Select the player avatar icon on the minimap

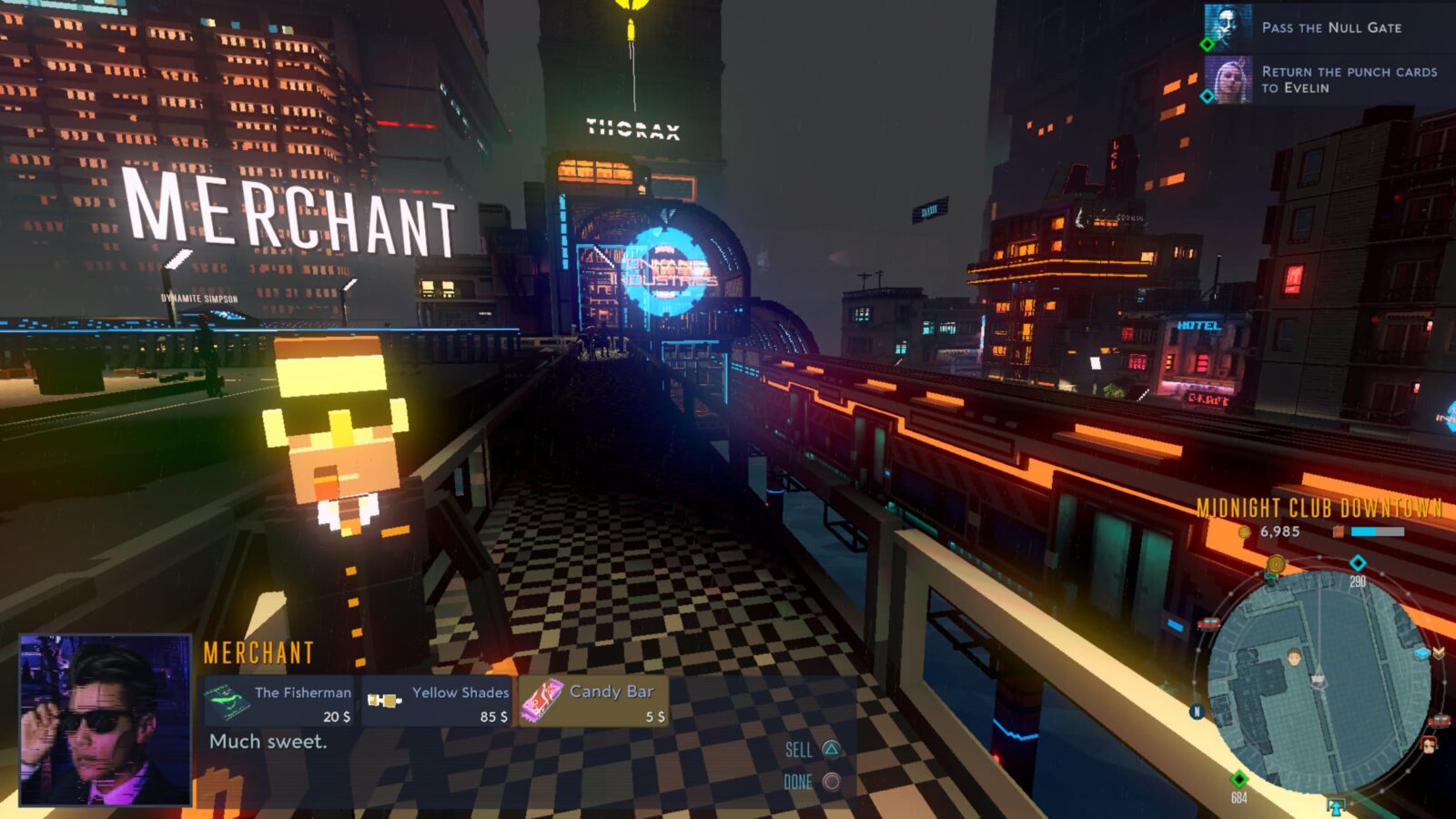[1294, 657]
